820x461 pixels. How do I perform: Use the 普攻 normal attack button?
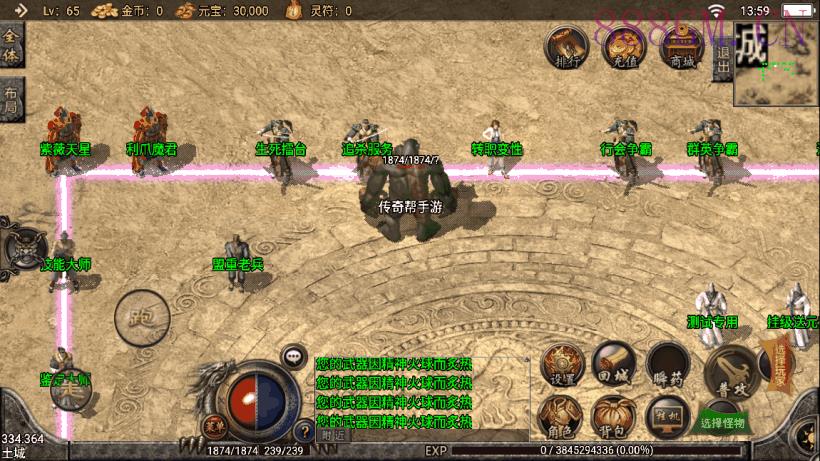coord(729,371)
